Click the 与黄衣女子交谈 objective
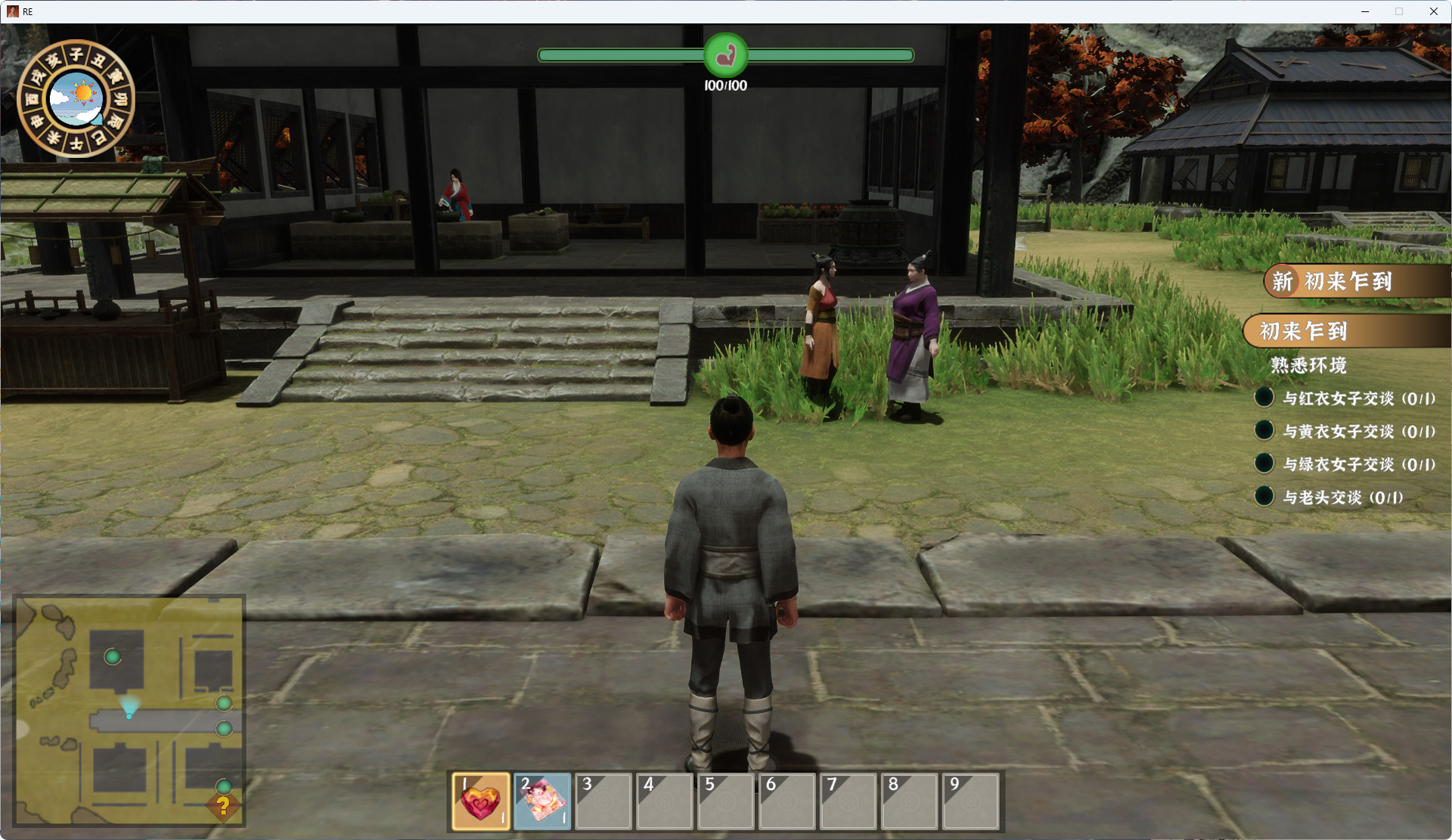 pyautogui.click(x=1357, y=432)
